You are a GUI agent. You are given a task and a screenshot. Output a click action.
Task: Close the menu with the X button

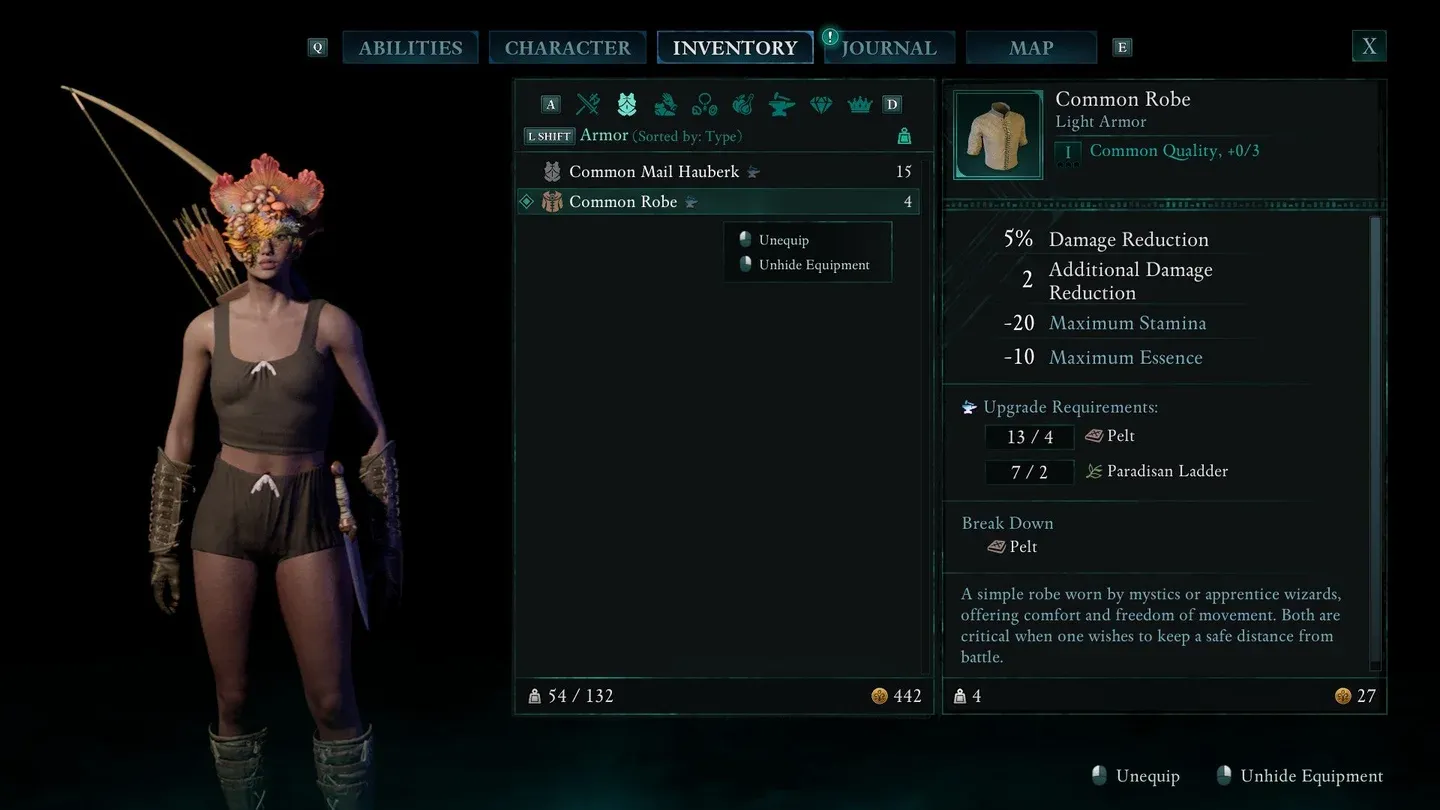pyautogui.click(x=1369, y=46)
